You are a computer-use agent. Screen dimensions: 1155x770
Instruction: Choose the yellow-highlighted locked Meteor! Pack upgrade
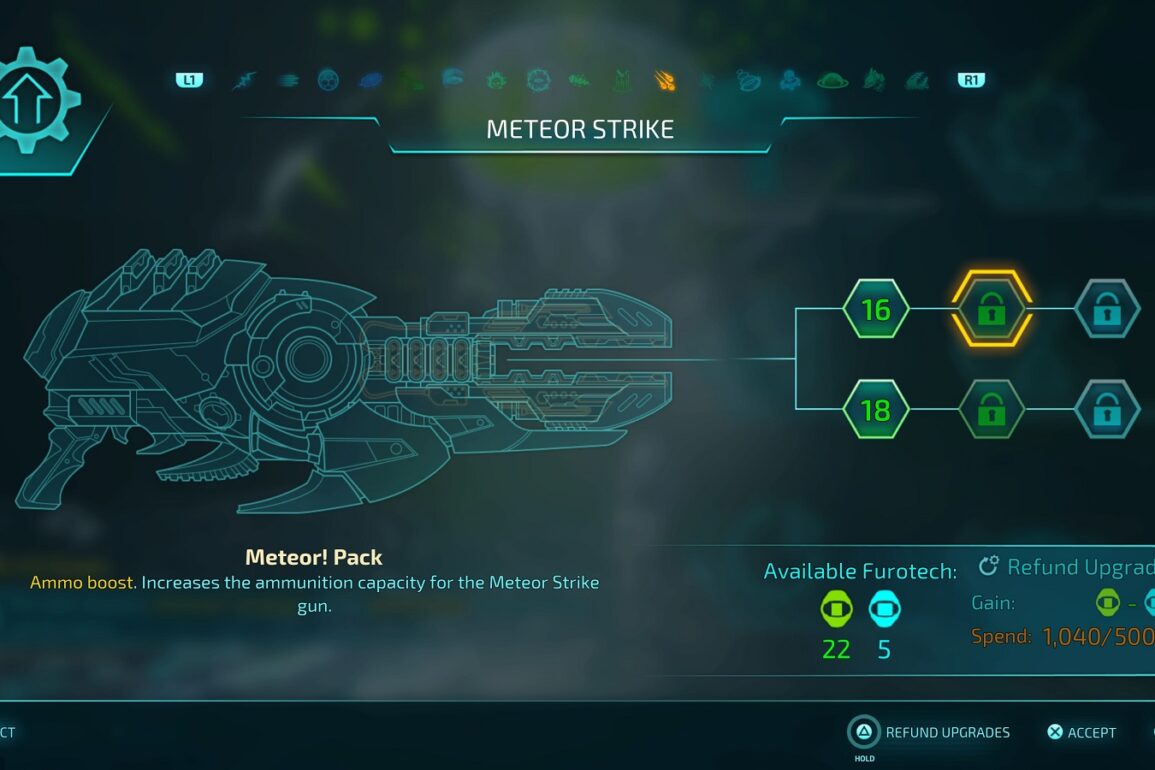pos(991,309)
